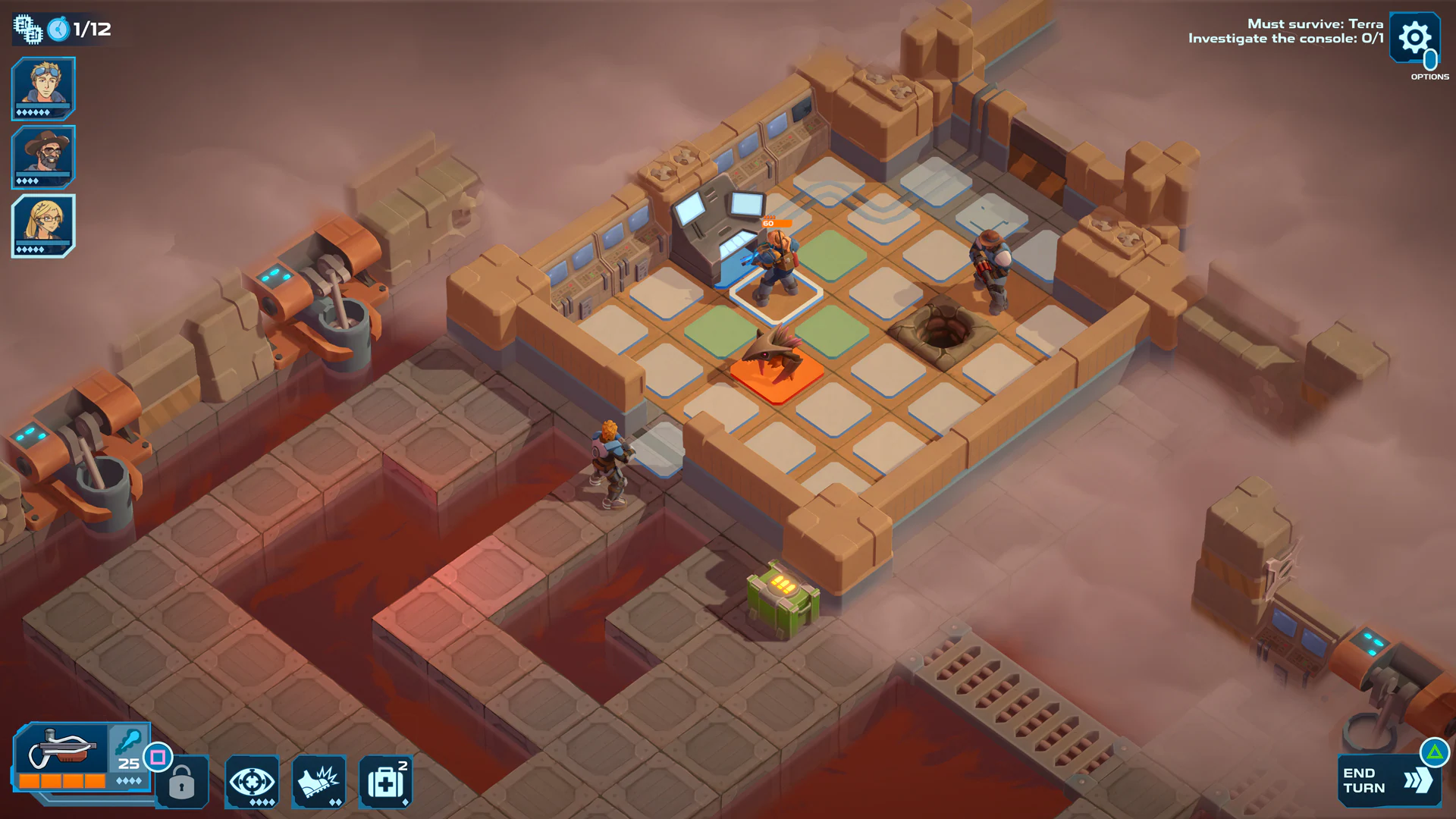Select the bearded character with hat portrait
1456x819 pixels.
tap(42, 155)
